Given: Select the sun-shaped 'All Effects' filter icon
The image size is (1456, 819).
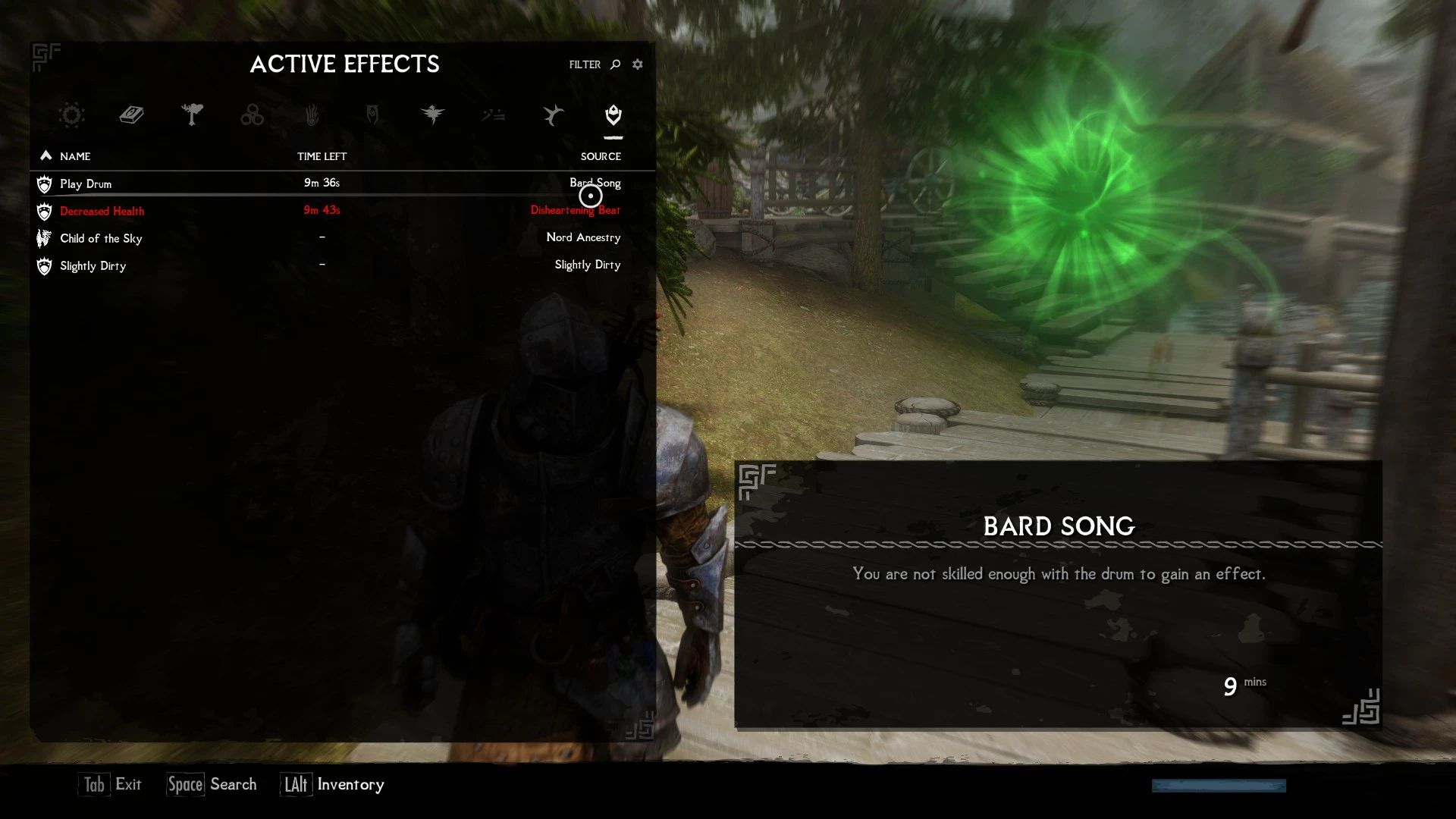Looking at the screenshot, I should click(x=71, y=115).
